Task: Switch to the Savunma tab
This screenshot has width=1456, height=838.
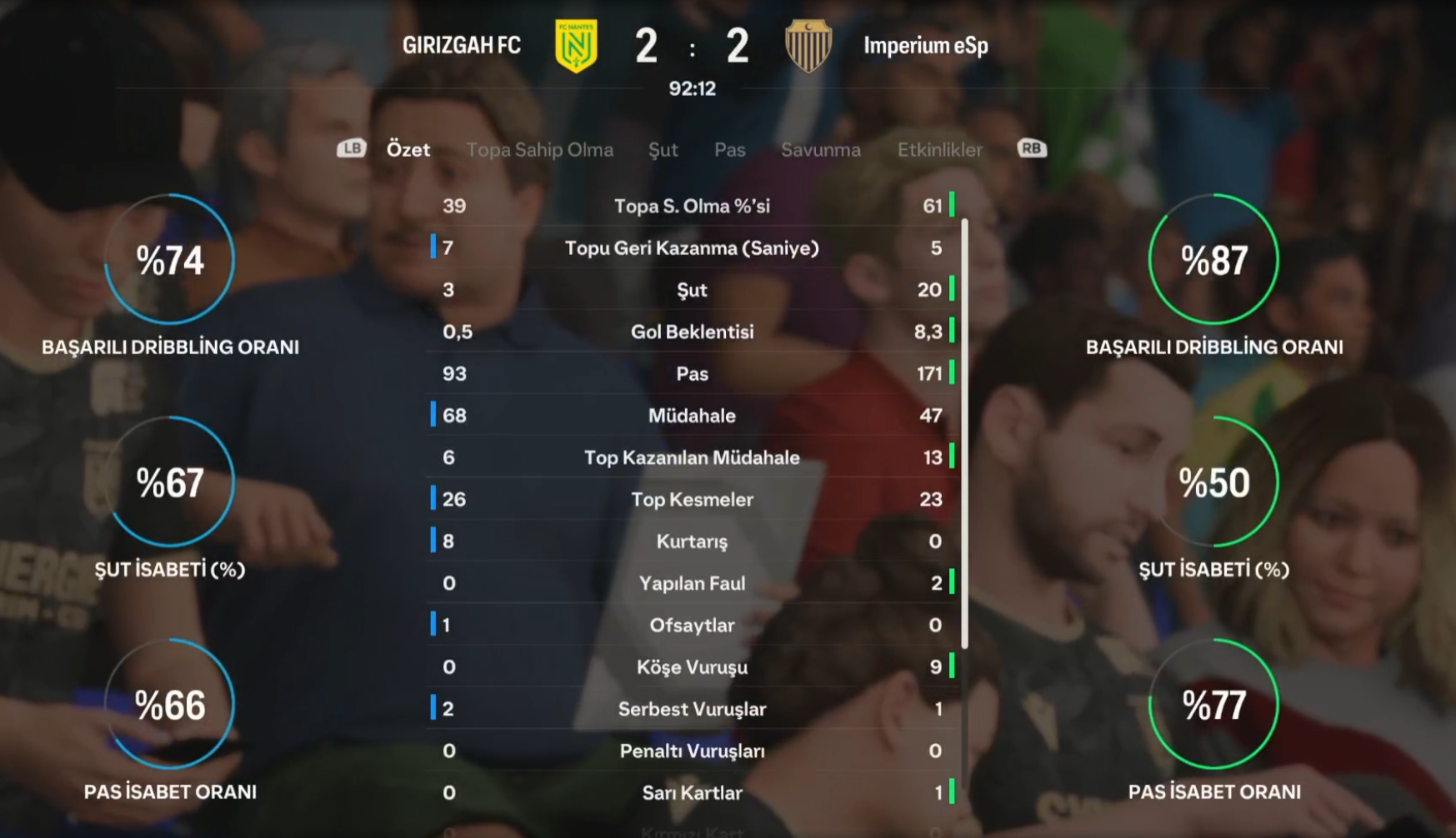Action: pos(820,150)
